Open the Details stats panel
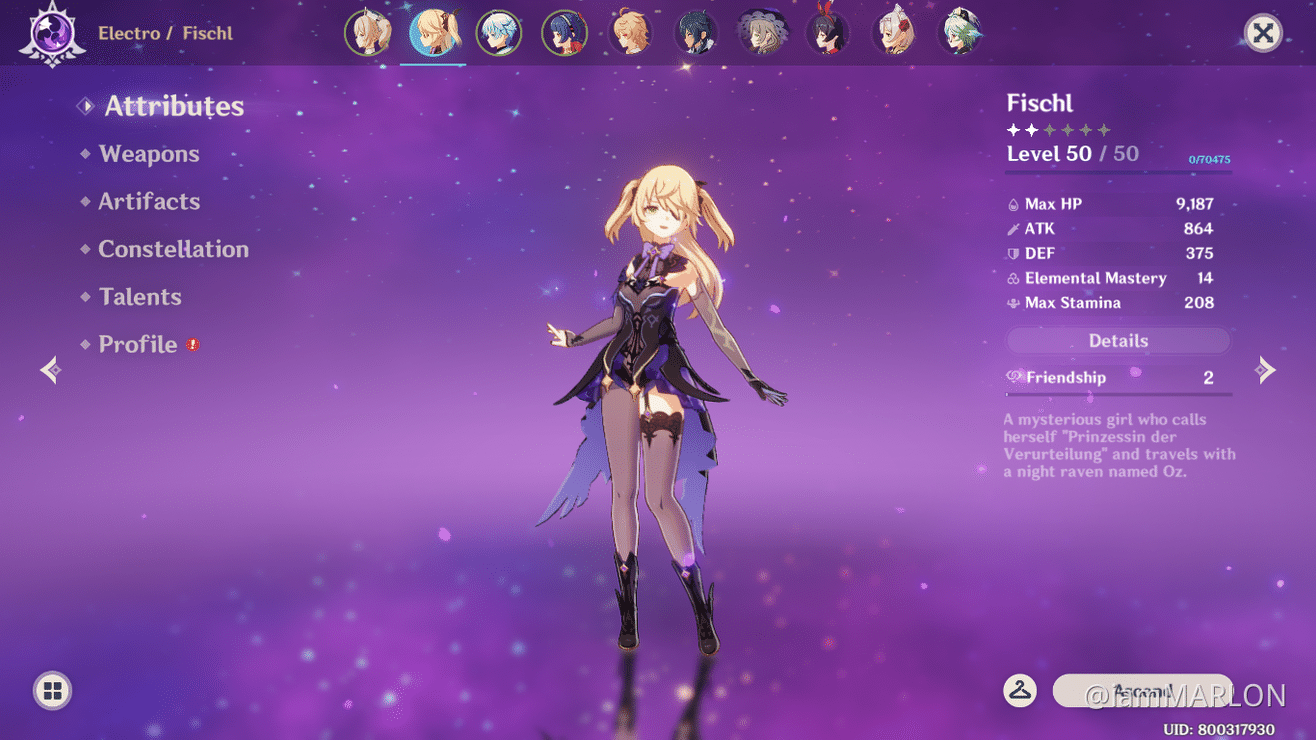This screenshot has height=740, width=1316. [x=1117, y=340]
